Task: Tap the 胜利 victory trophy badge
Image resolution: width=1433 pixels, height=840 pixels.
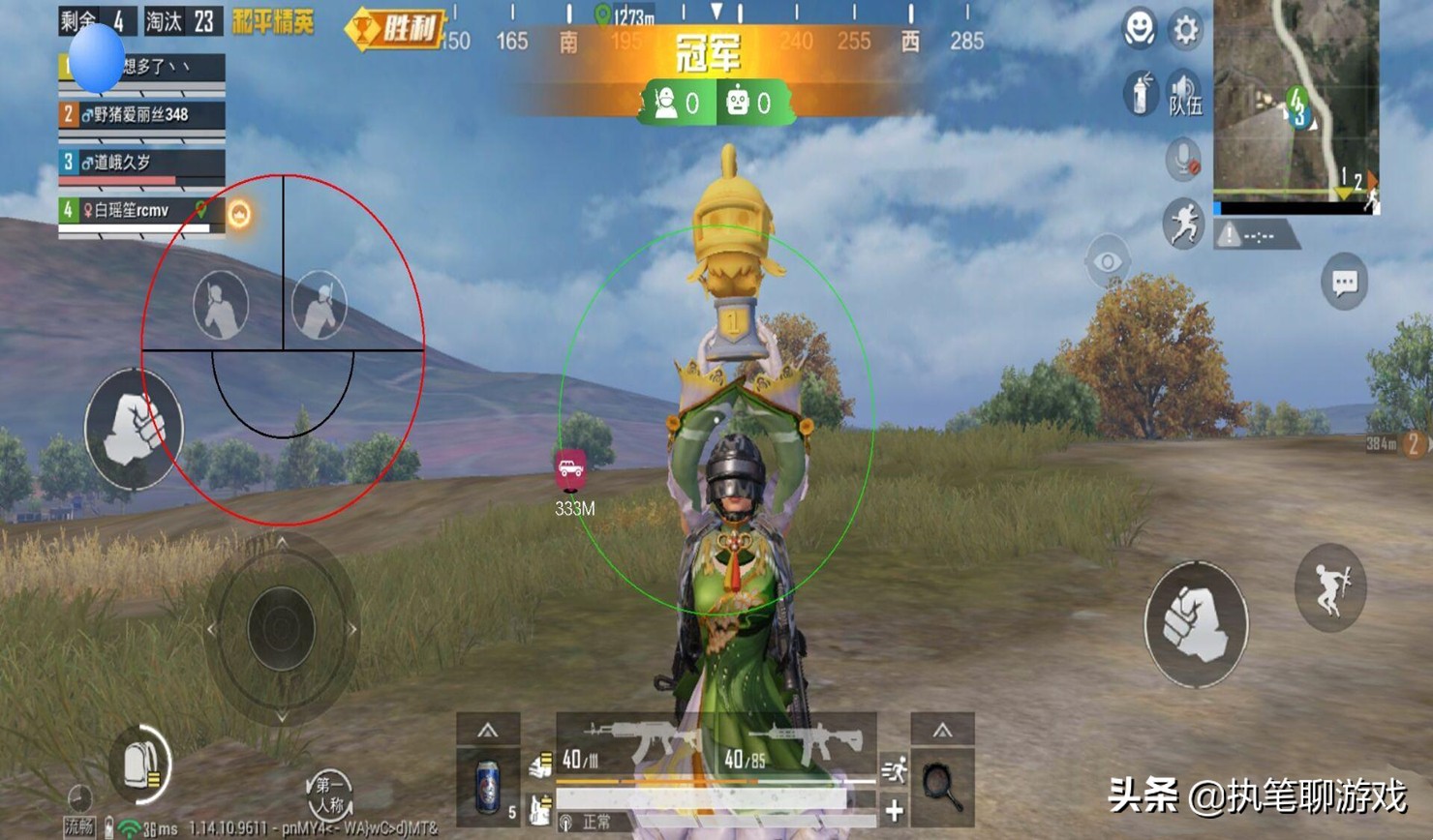Action: (x=395, y=29)
